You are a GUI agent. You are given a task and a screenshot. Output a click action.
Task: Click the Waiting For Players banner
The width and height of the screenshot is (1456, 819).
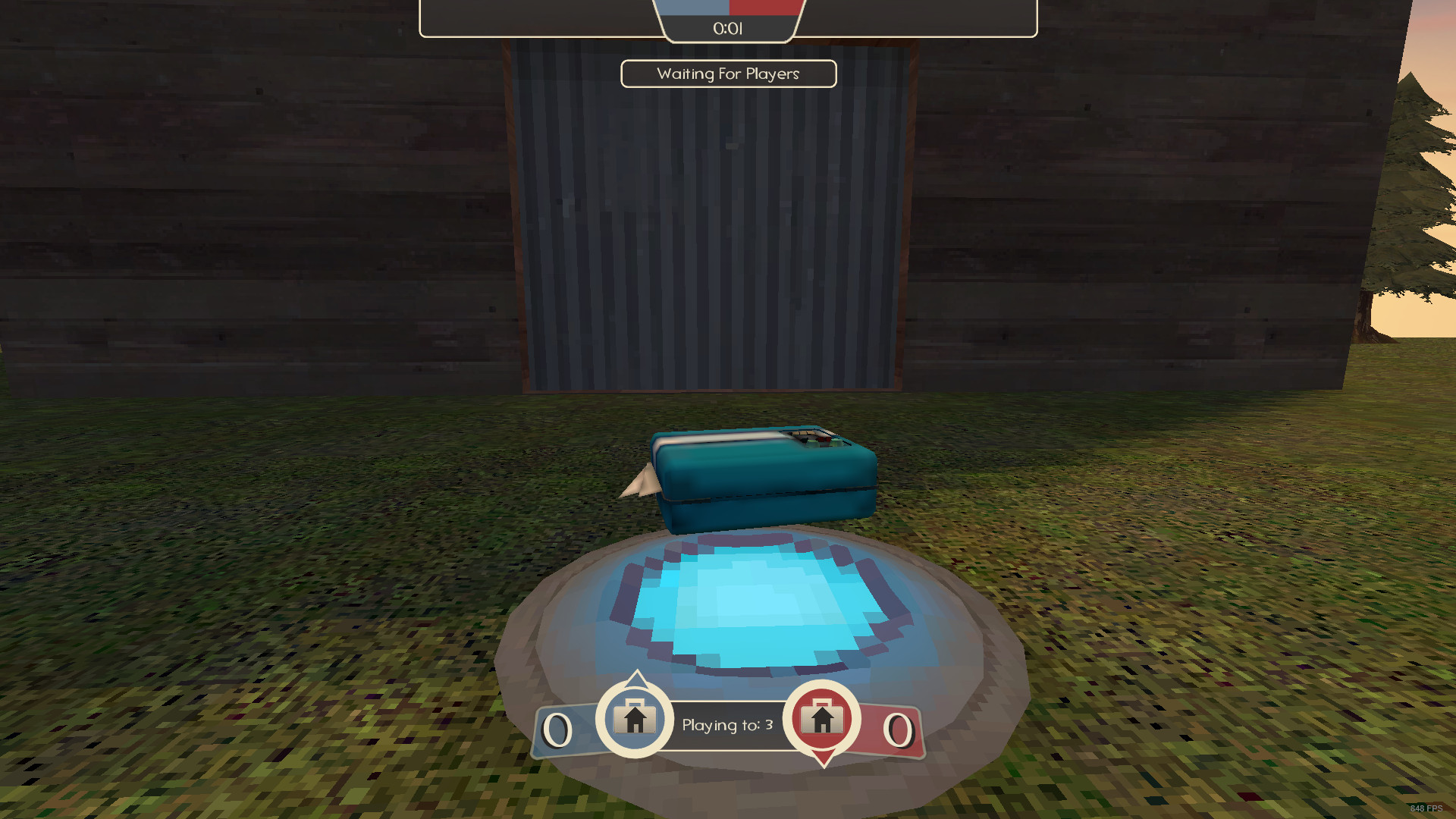tap(728, 74)
